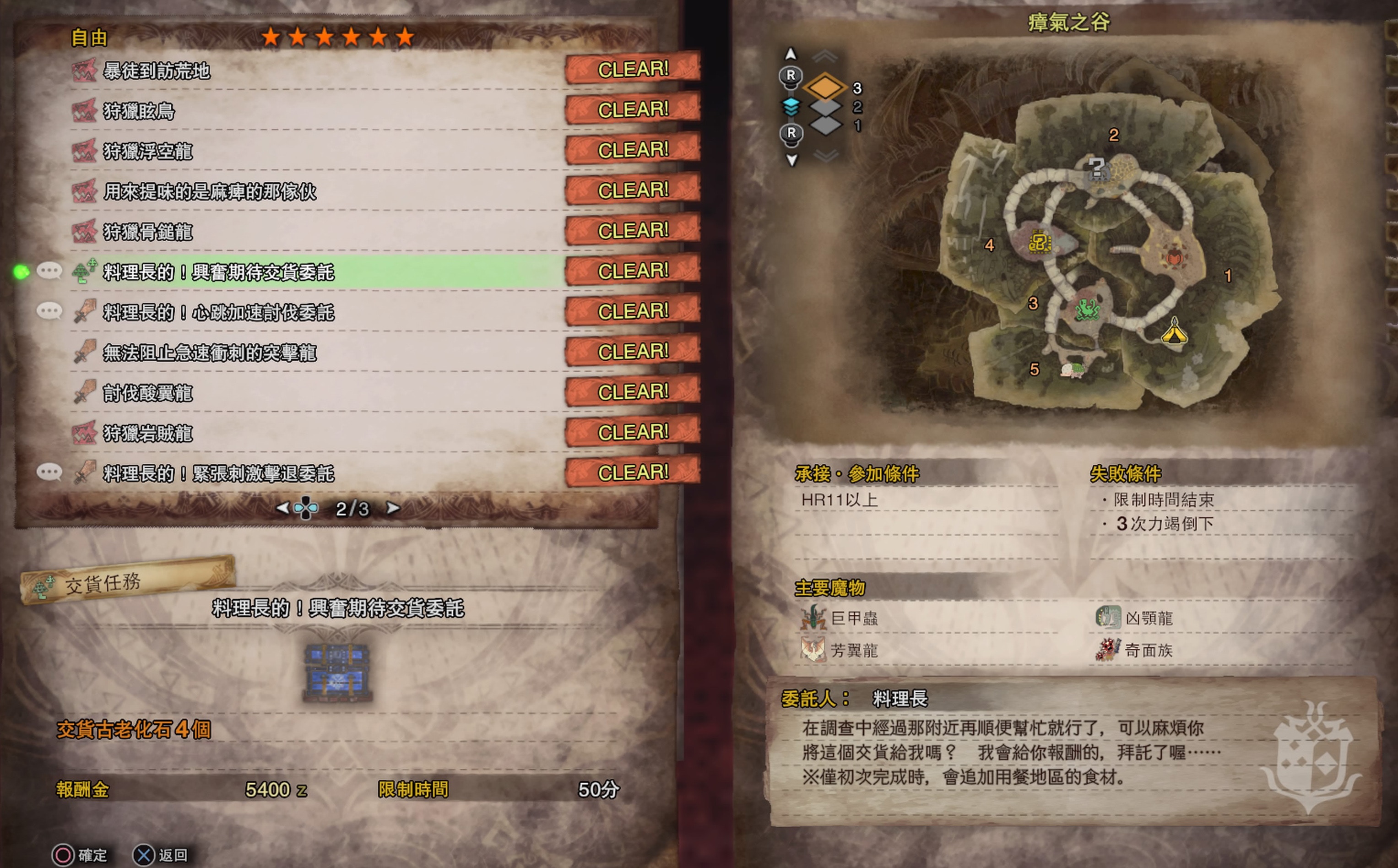The height and width of the screenshot is (868, 1398).
Task: Go back a page with the left arrow
Action: click(x=282, y=509)
